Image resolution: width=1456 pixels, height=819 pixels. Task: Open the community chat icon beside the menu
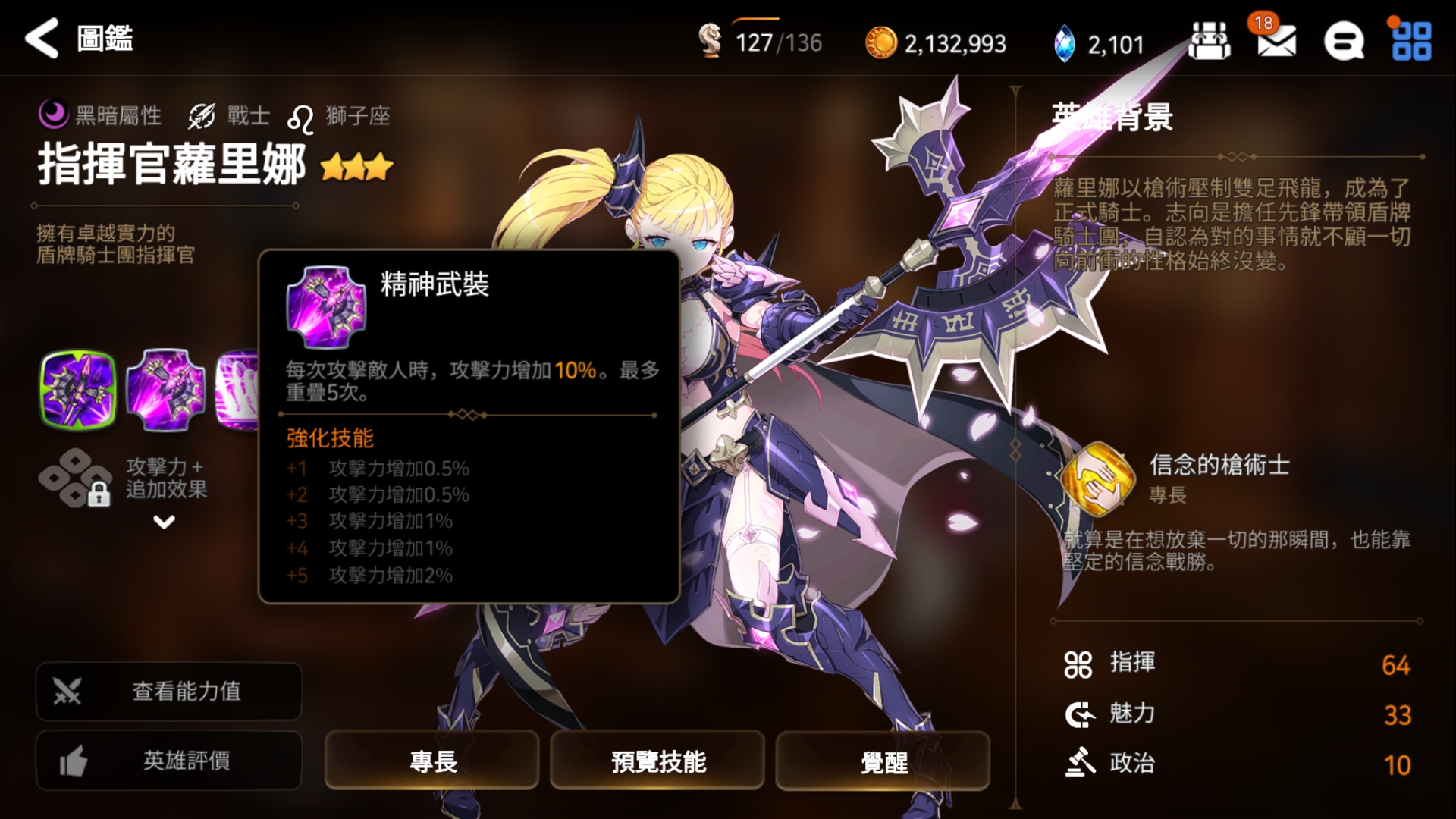1343,42
